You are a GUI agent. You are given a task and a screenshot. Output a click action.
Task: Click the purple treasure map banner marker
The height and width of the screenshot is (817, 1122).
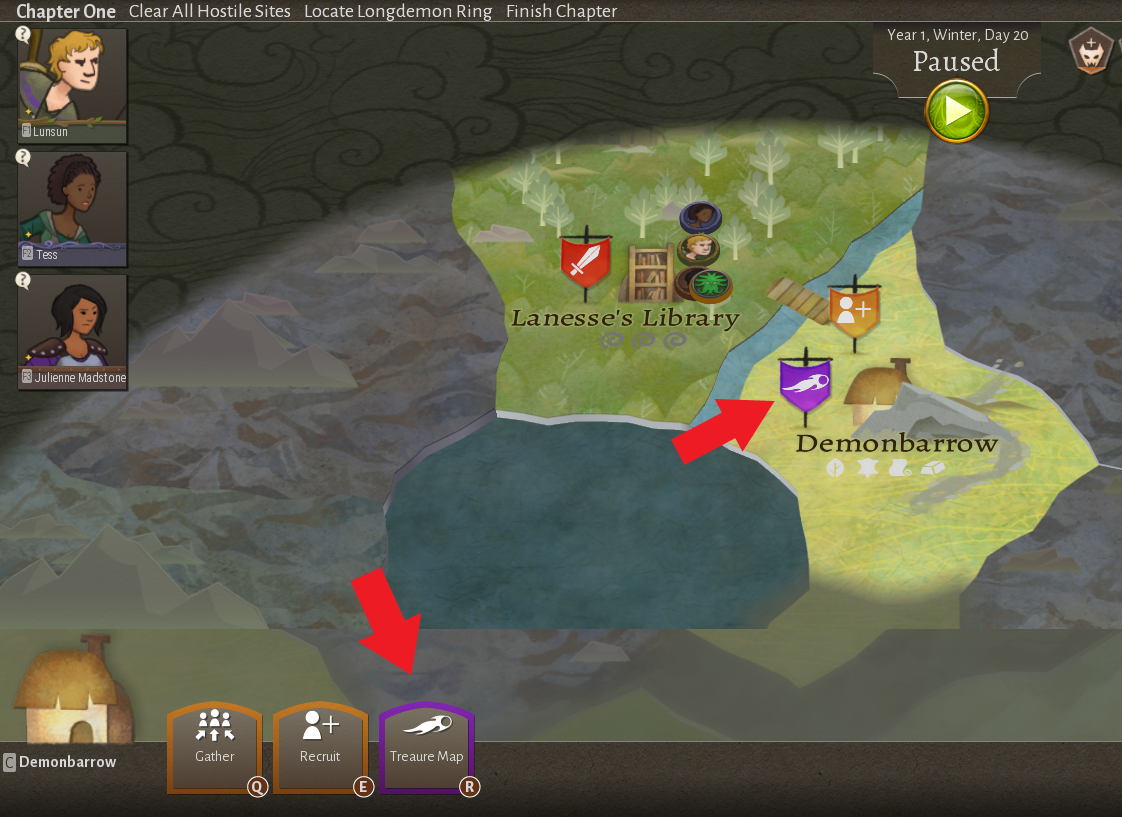point(805,384)
